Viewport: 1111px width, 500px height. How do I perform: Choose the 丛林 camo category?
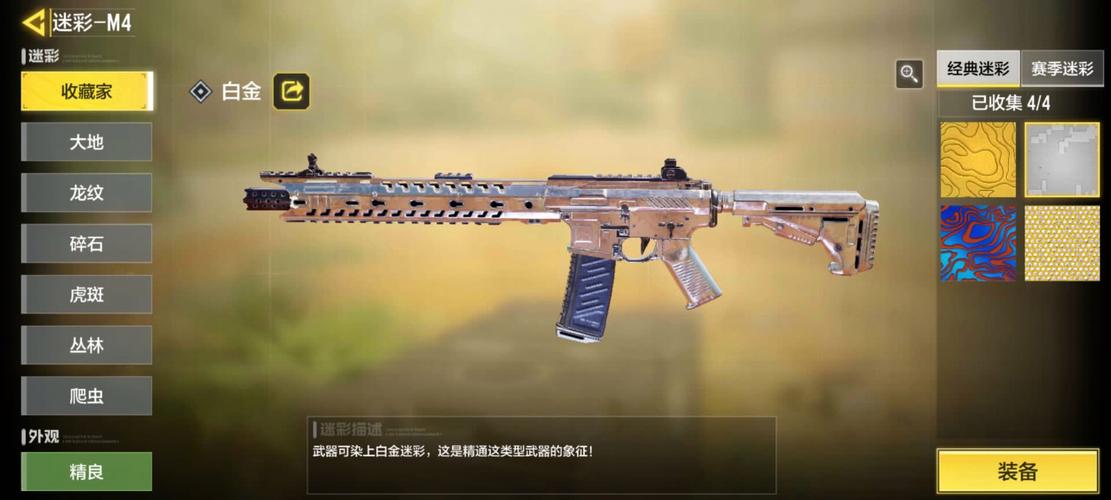[87, 345]
